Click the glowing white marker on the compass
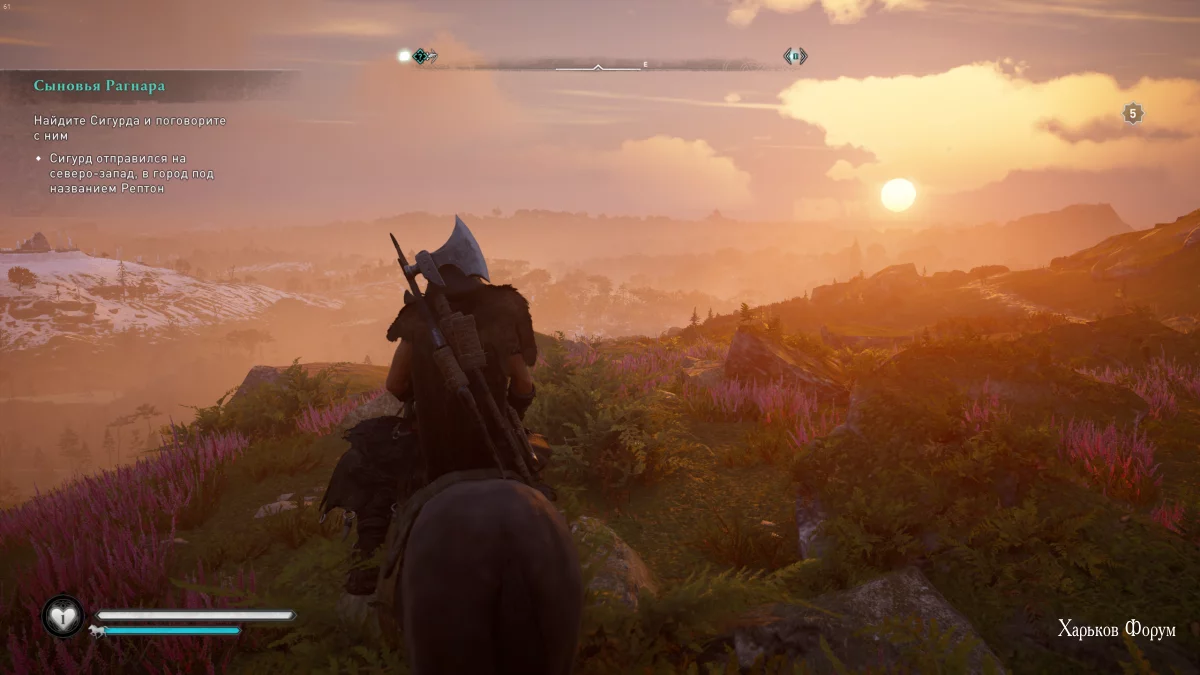The height and width of the screenshot is (675, 1200). pos(404,56)
